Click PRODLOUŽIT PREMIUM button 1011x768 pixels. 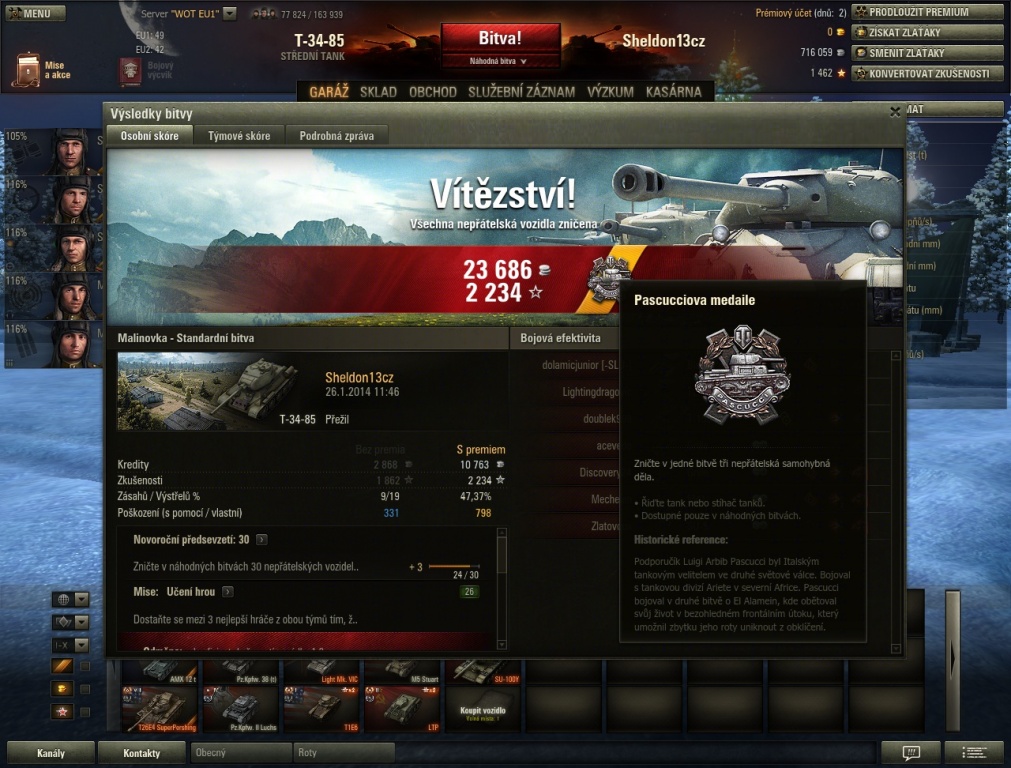(927, 12)
